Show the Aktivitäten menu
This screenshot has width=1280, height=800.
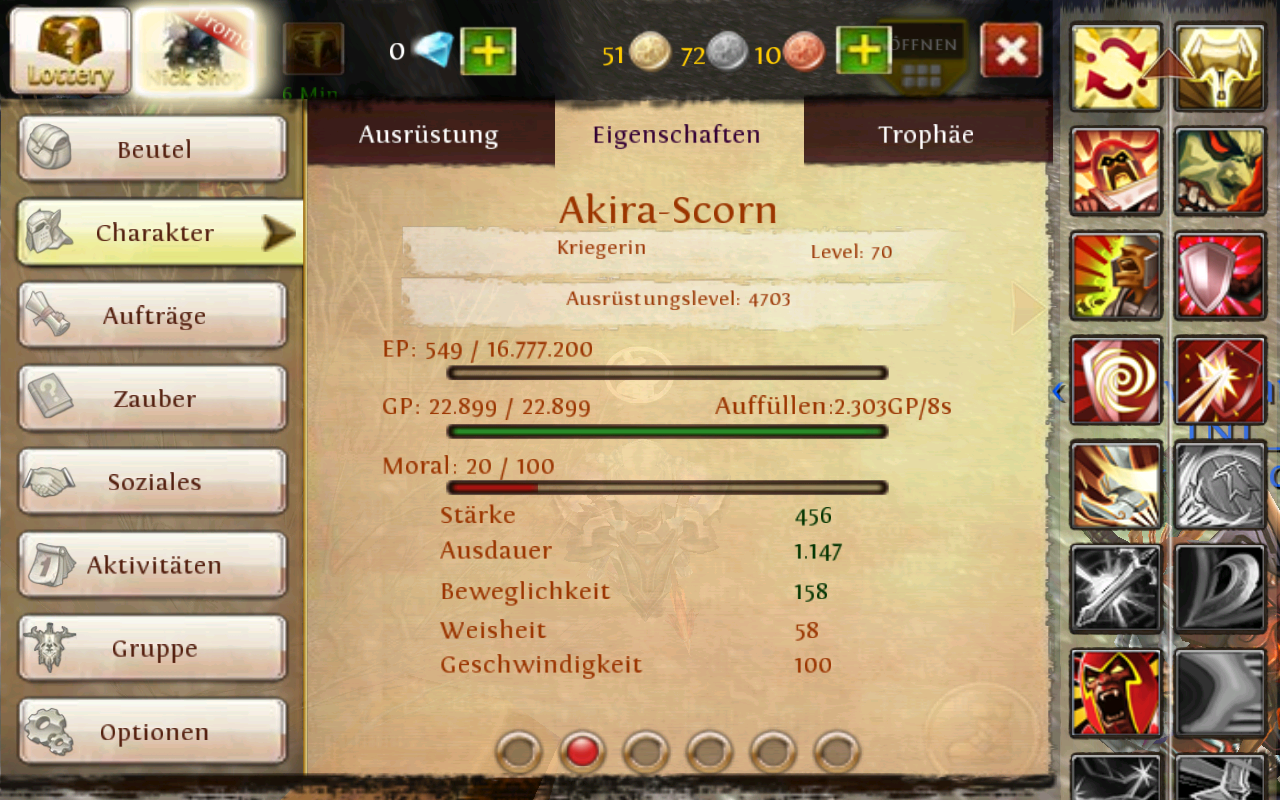pyautogui.click(x=153, y=565)
